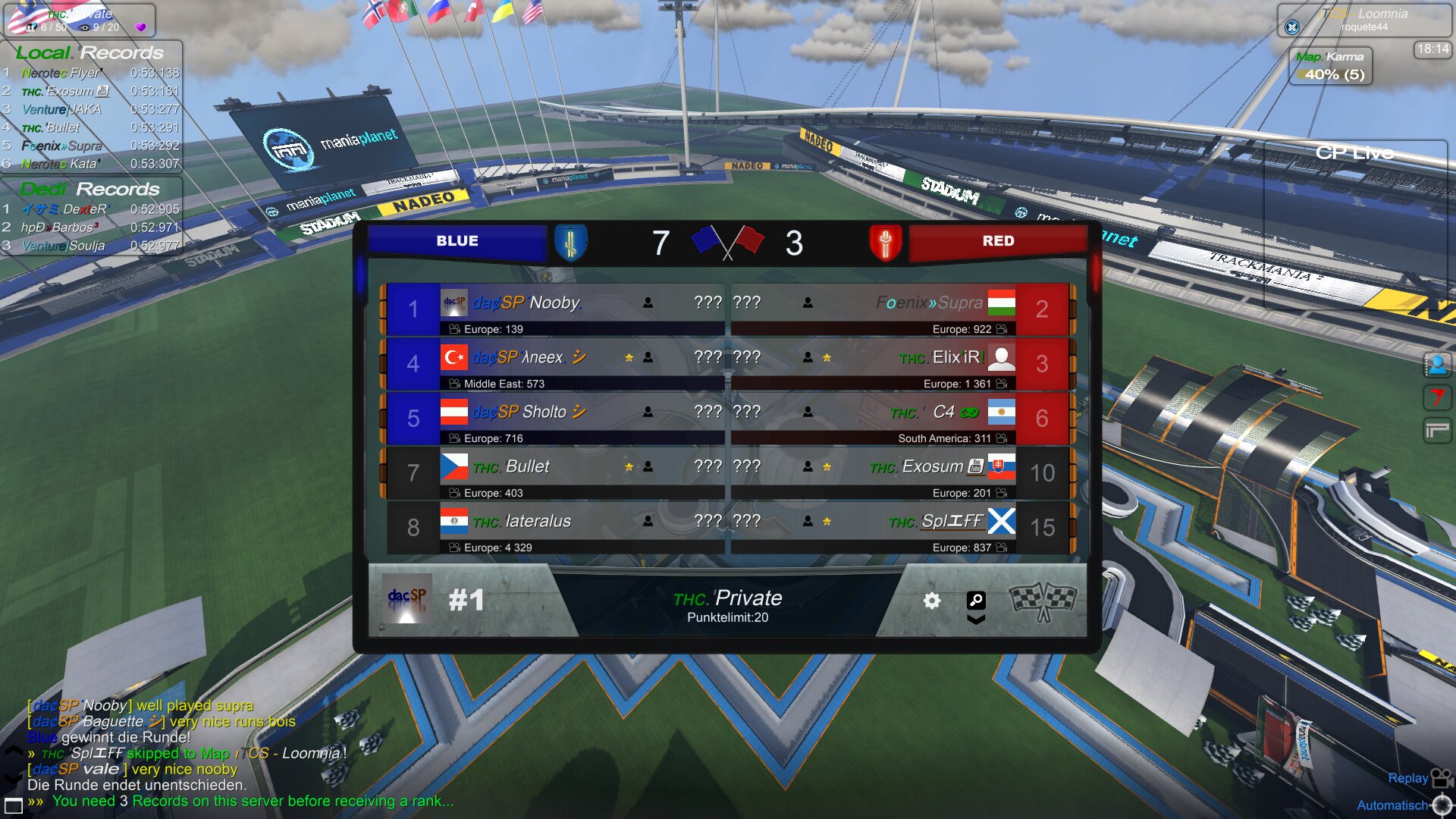This screenshot has width=1456, height=819.
Task: Expand the scoreboard with the down chevron
Action: pos(976,620)
